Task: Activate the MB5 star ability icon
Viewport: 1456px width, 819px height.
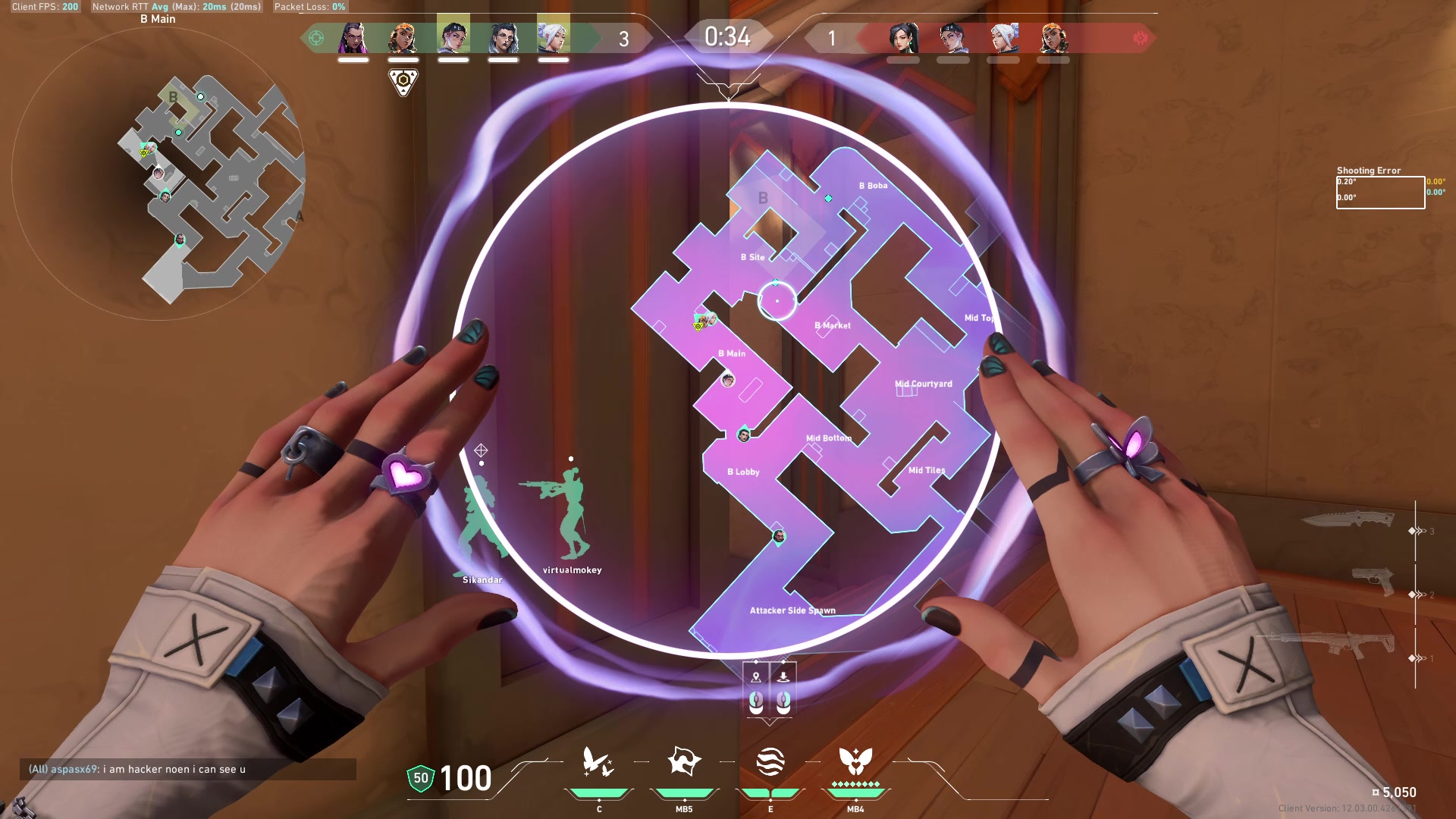Action: [683, 761]
